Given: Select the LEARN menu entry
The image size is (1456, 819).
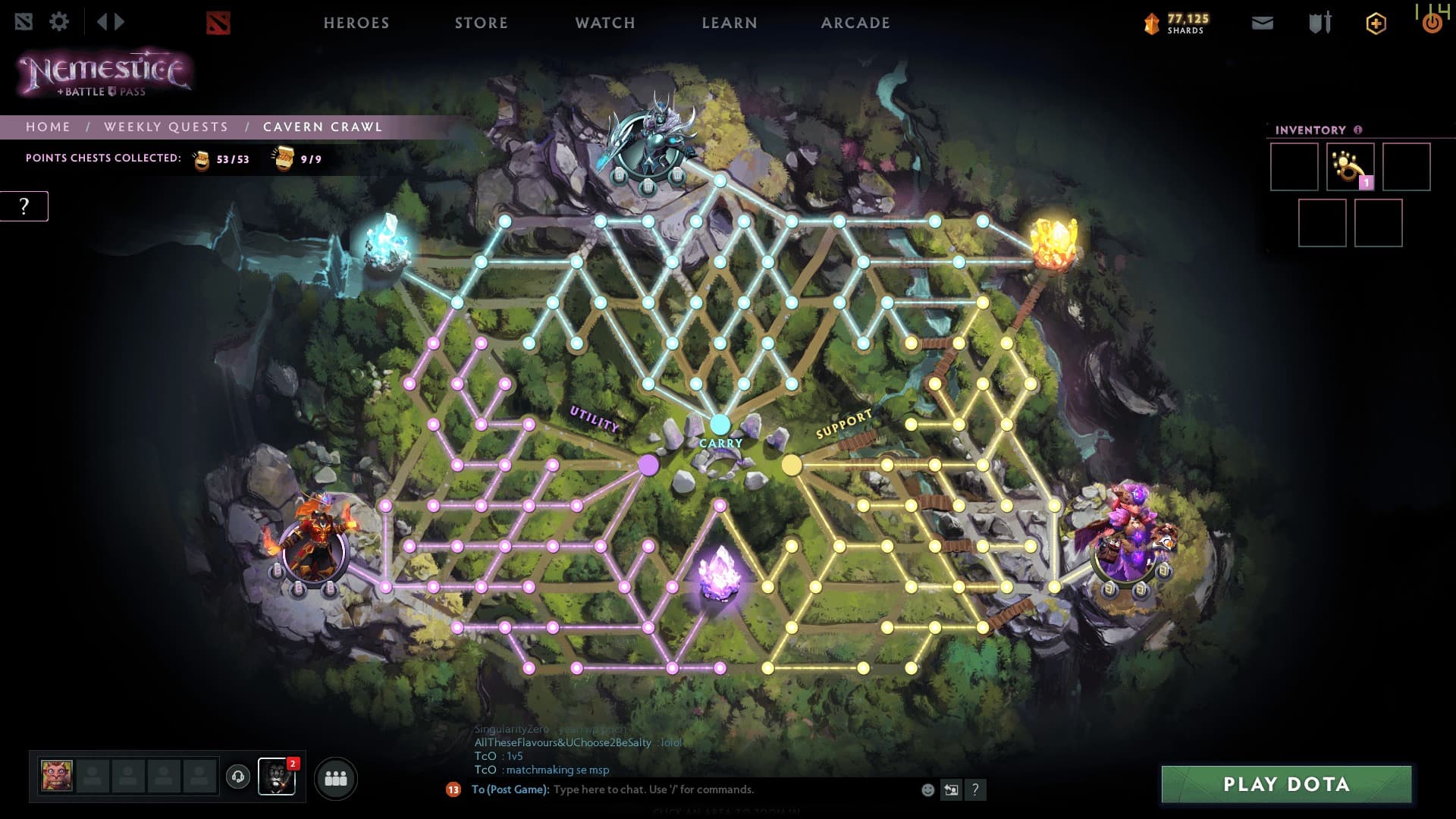Looking at the screenshot, I should pyautogui.click(x=730, y=23).
